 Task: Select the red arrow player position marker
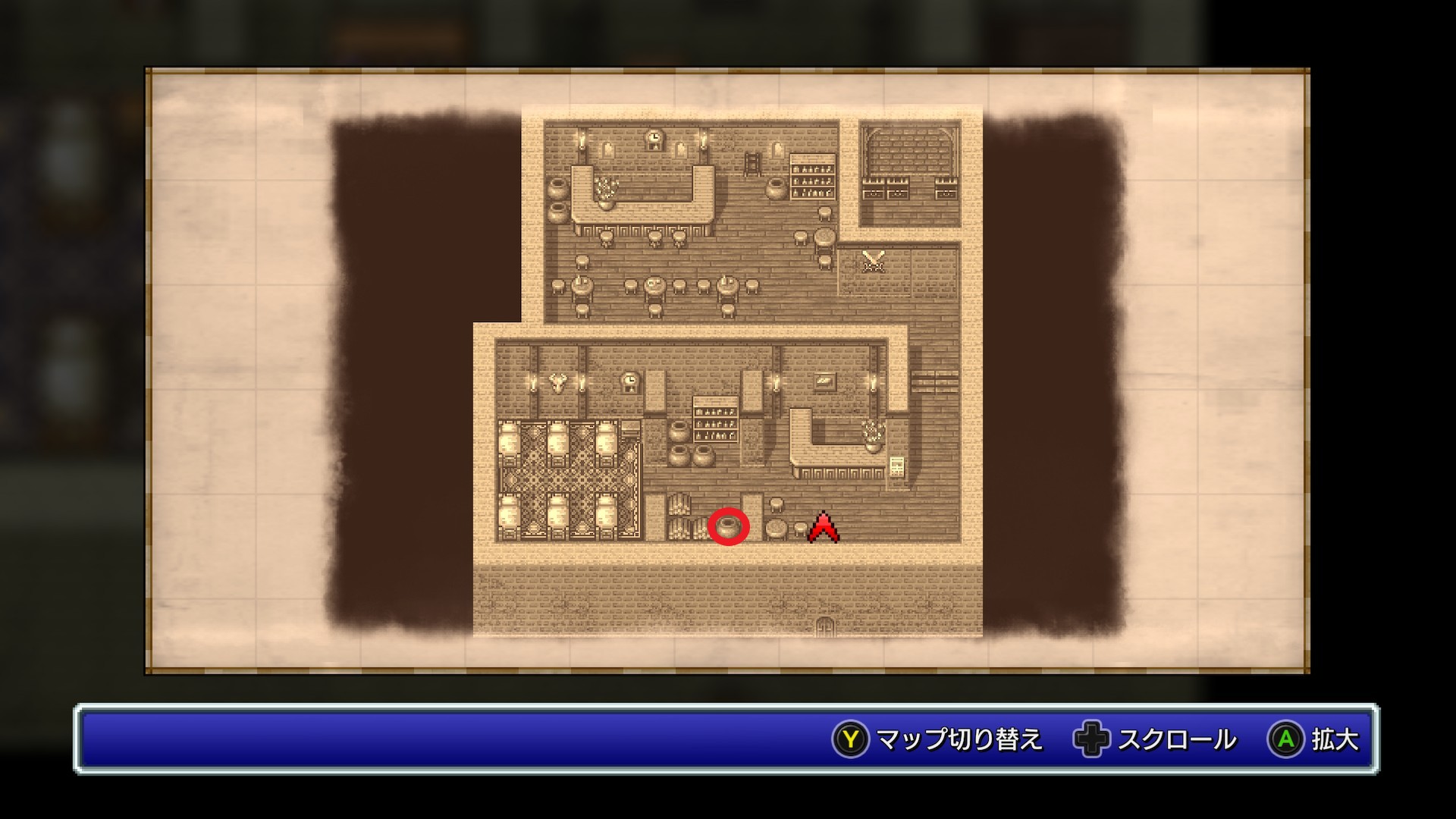[824, 528]
